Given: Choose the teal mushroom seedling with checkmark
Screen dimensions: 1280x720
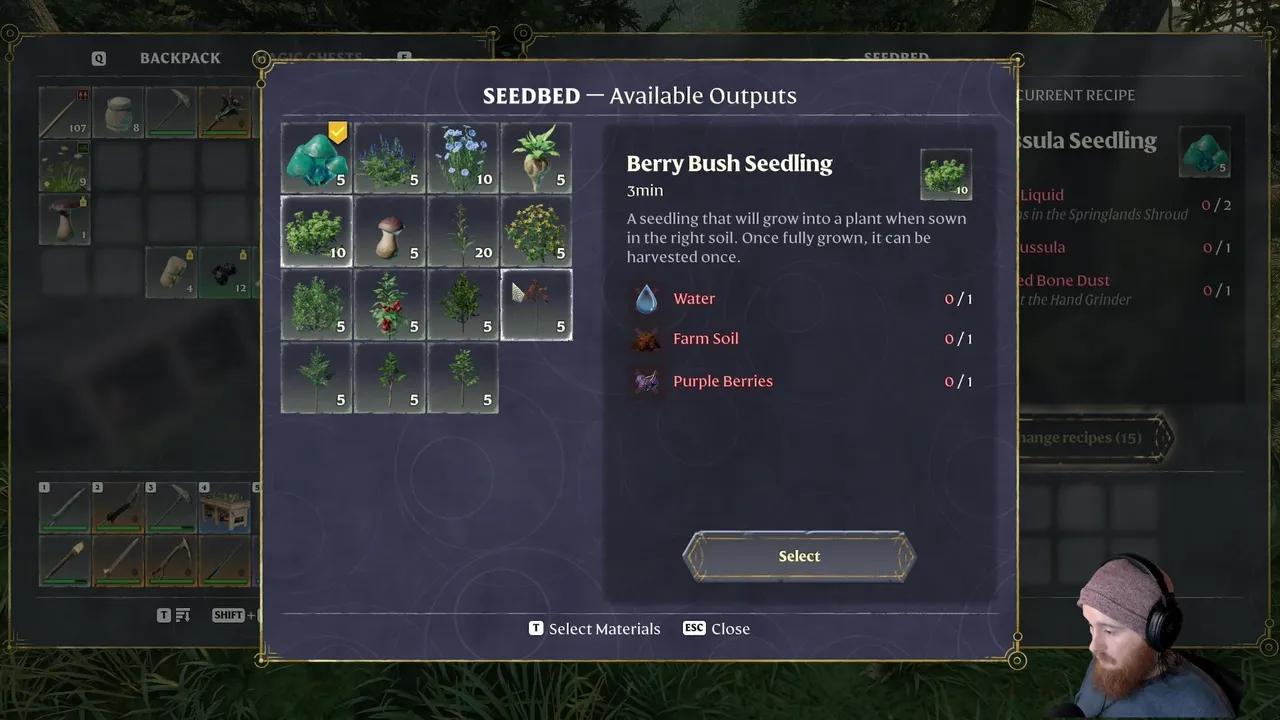Looking at the screenshot, I should coord(316,158).
